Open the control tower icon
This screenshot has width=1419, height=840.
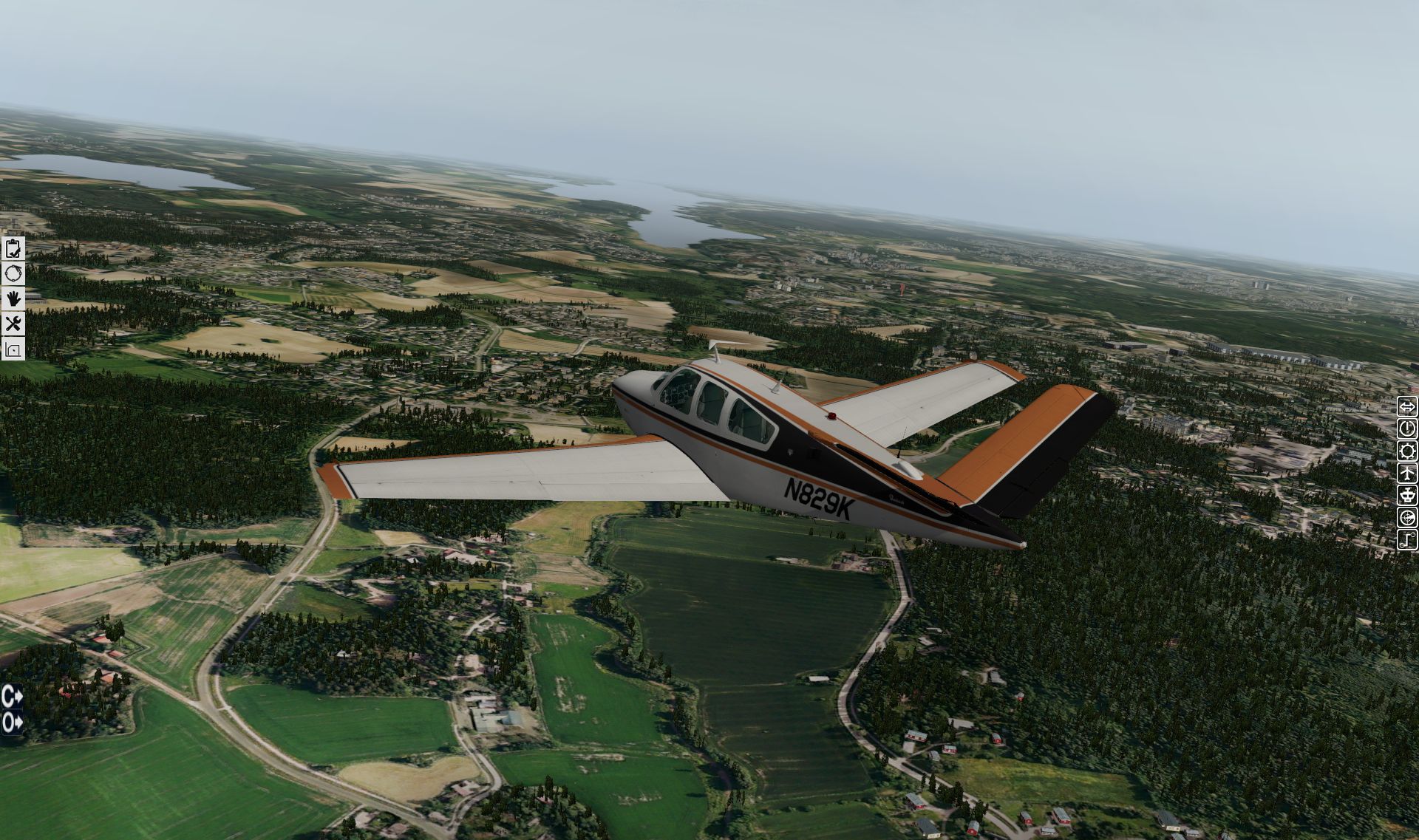1407,495
